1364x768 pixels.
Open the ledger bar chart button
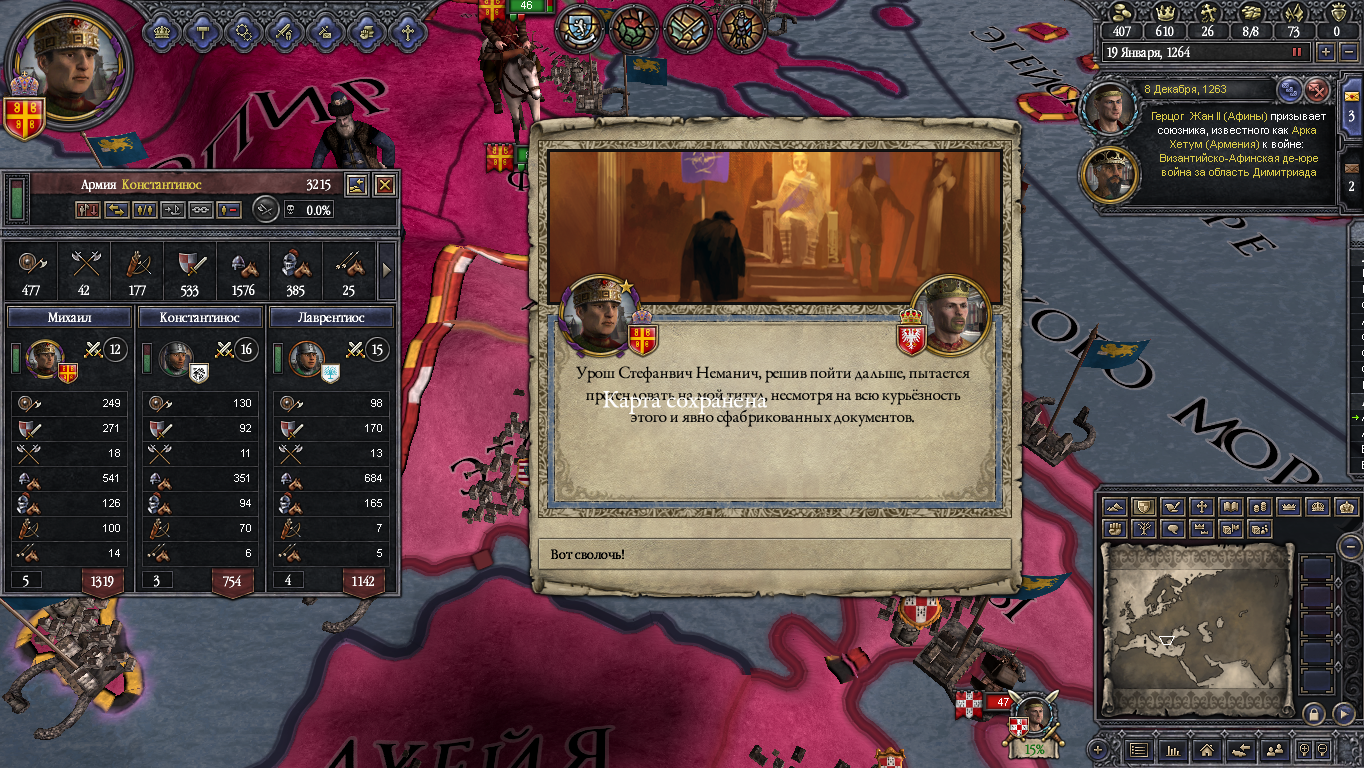[1173, 749]
